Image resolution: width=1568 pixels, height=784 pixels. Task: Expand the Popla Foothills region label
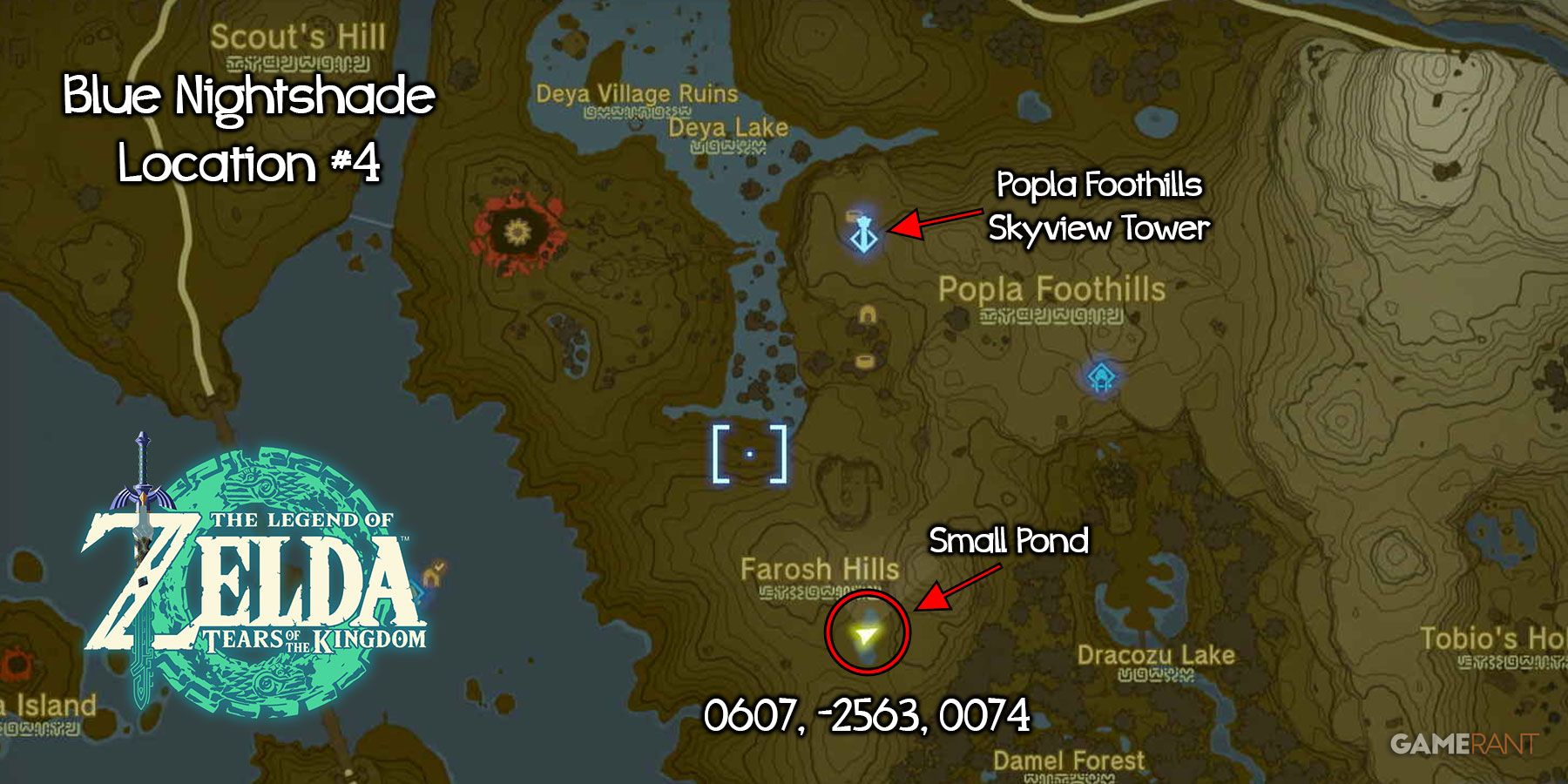(x=1051, y=291)
